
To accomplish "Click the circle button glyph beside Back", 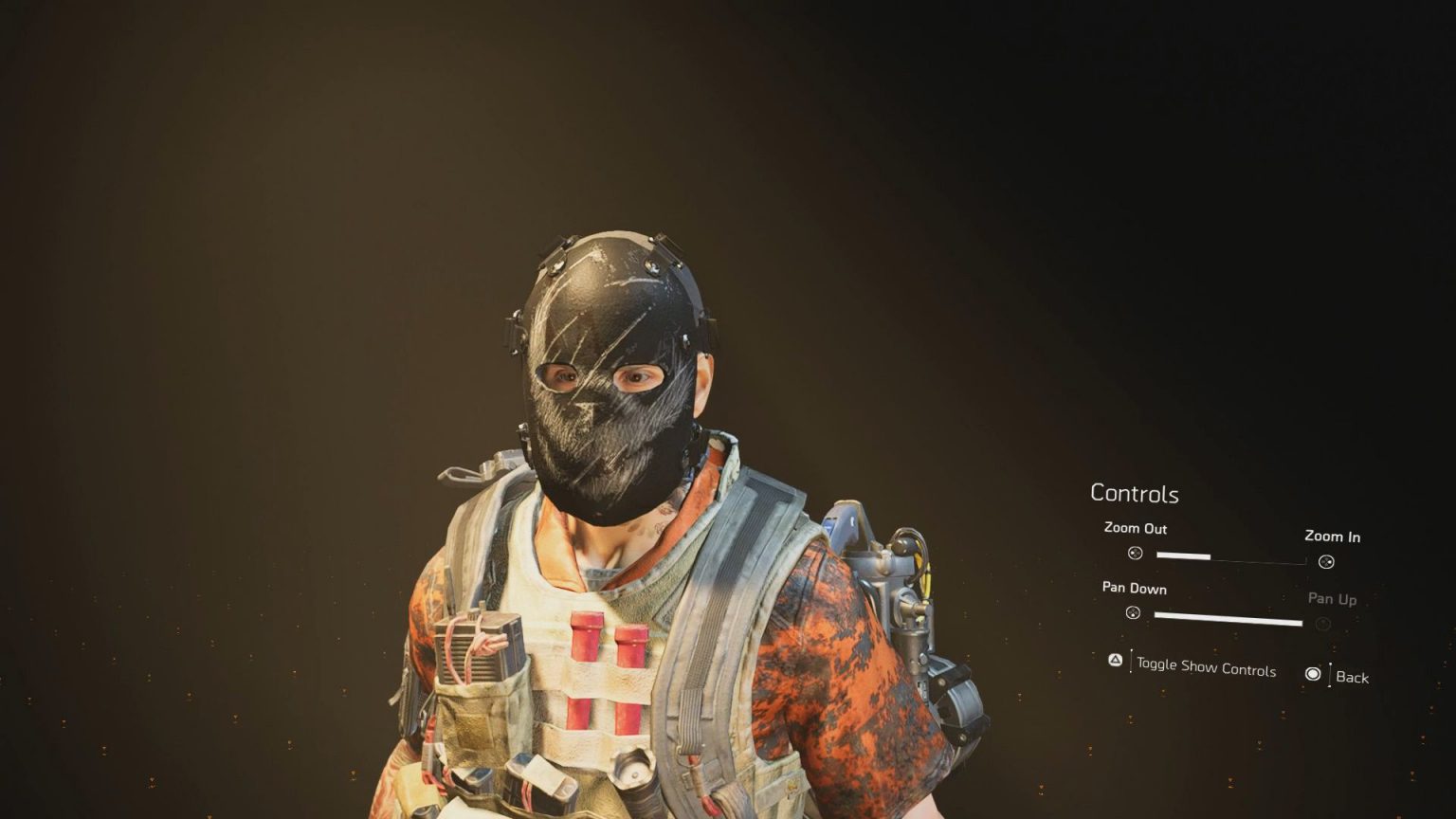I will coord(1313,674).
